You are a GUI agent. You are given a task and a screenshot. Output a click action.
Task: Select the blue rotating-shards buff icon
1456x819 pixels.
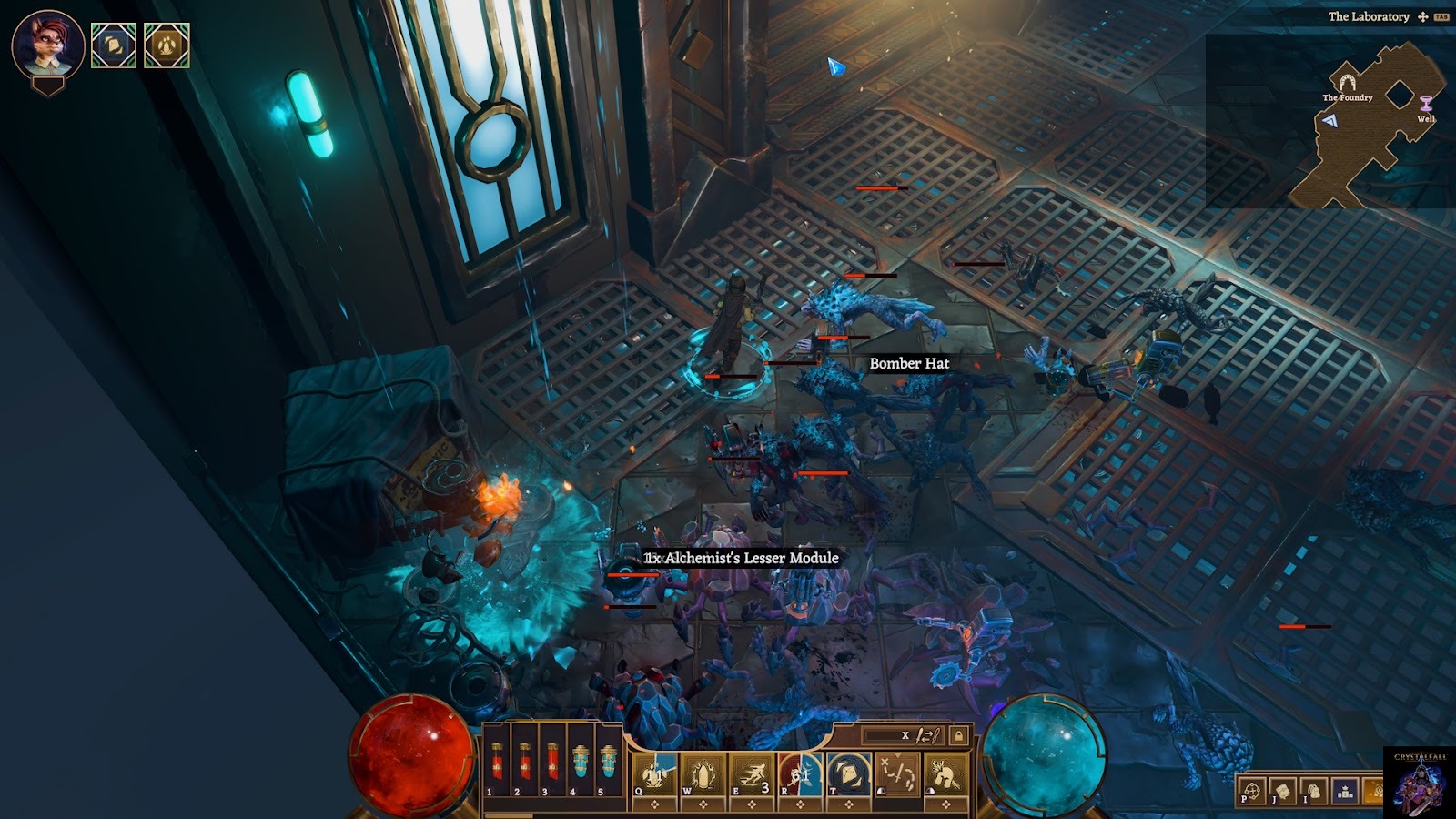coord(114,45)
